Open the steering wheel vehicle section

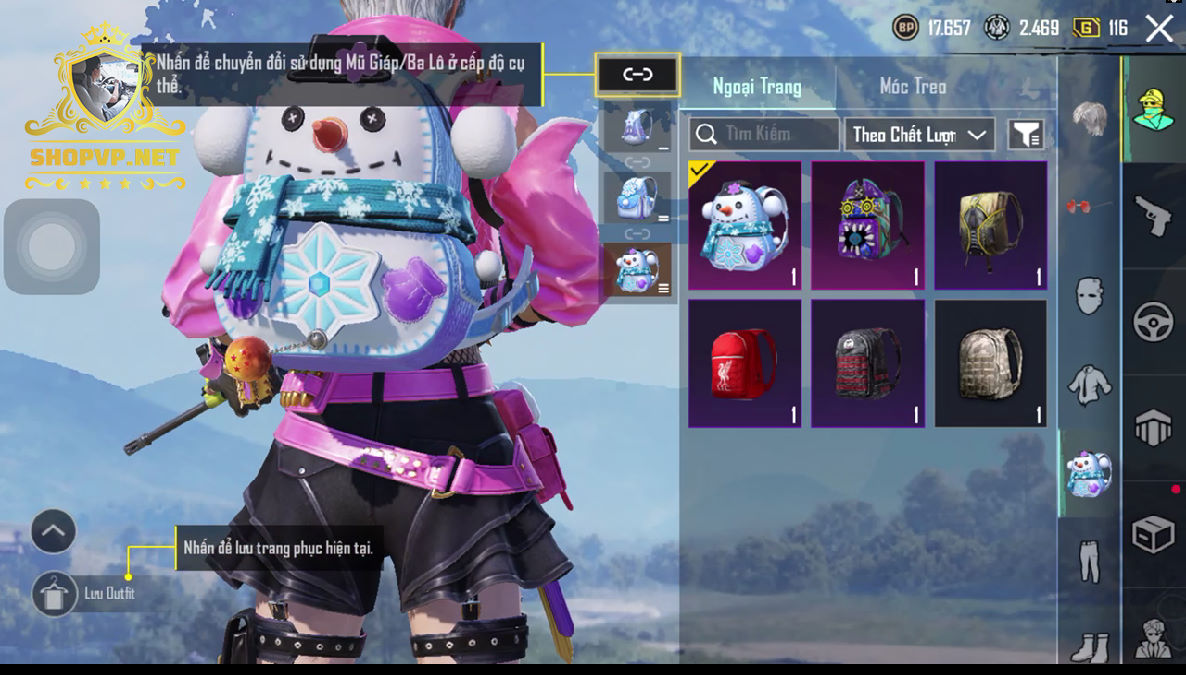1153,322
